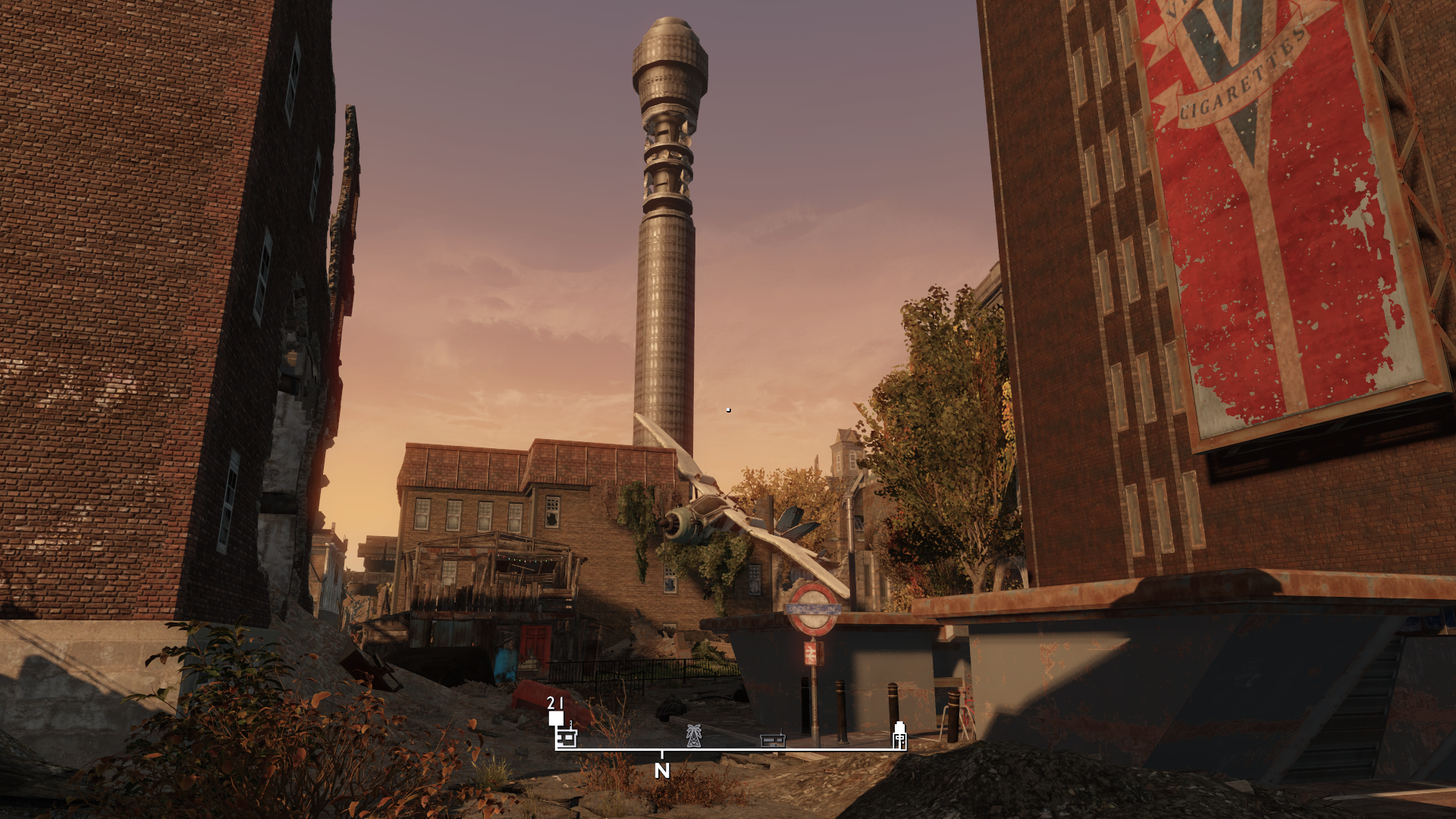The width and height of the screenshot is (1456, 819).
Task: Click the white quest marker square on the compass
Action: tap(556, 718)
